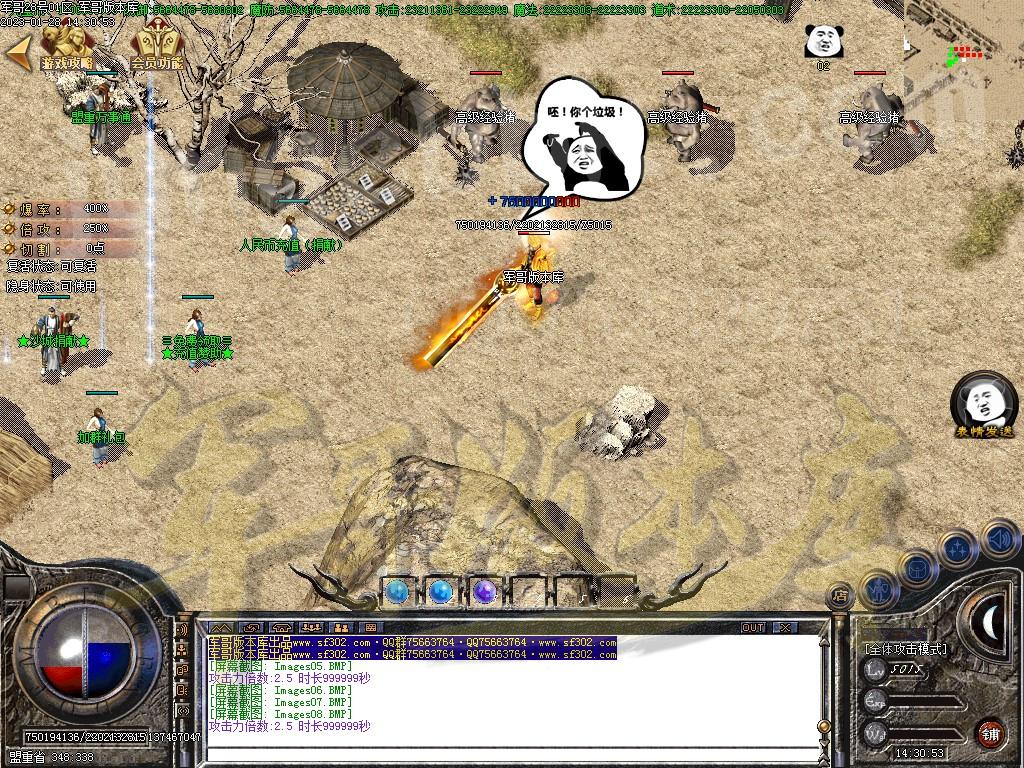Screen dimensions: 1024x768
Task: Use the first blue potion belt slot
Action: pyautogui.click(x=397, y=591)
